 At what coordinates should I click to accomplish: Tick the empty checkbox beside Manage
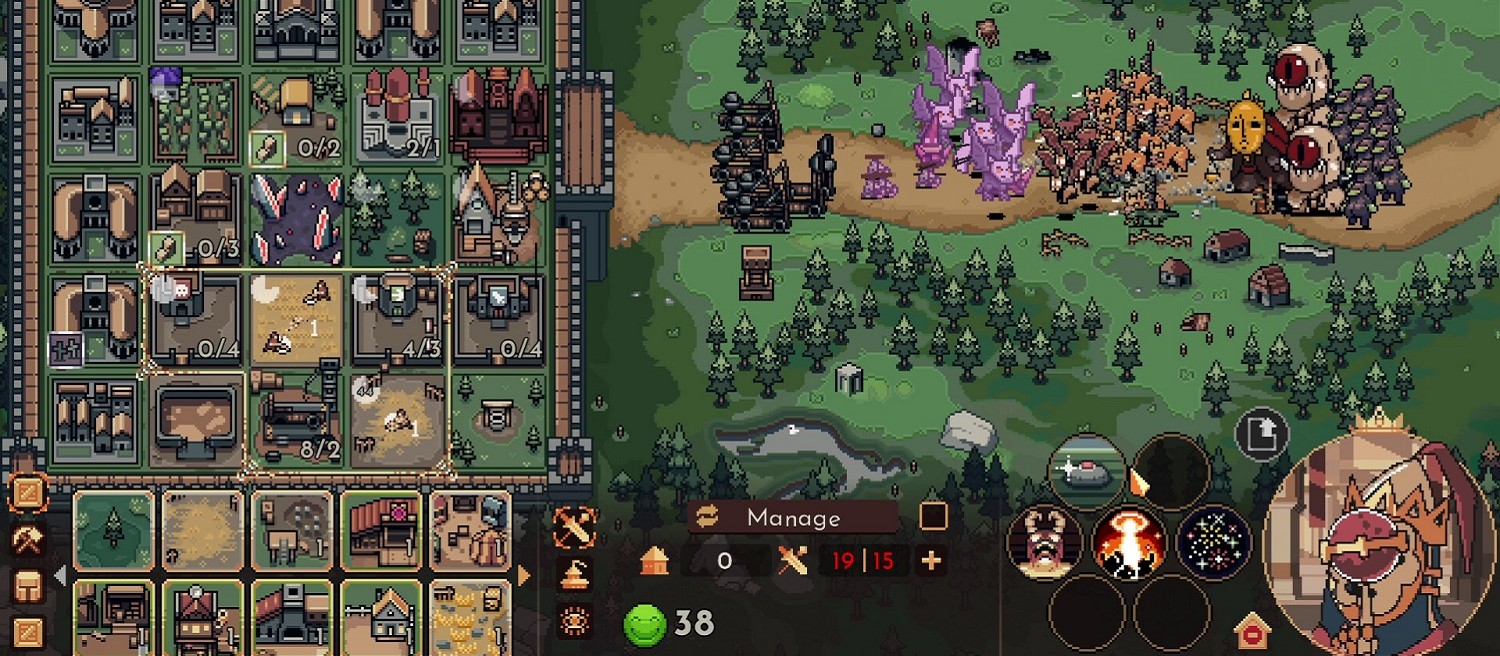tap(933, 516)
